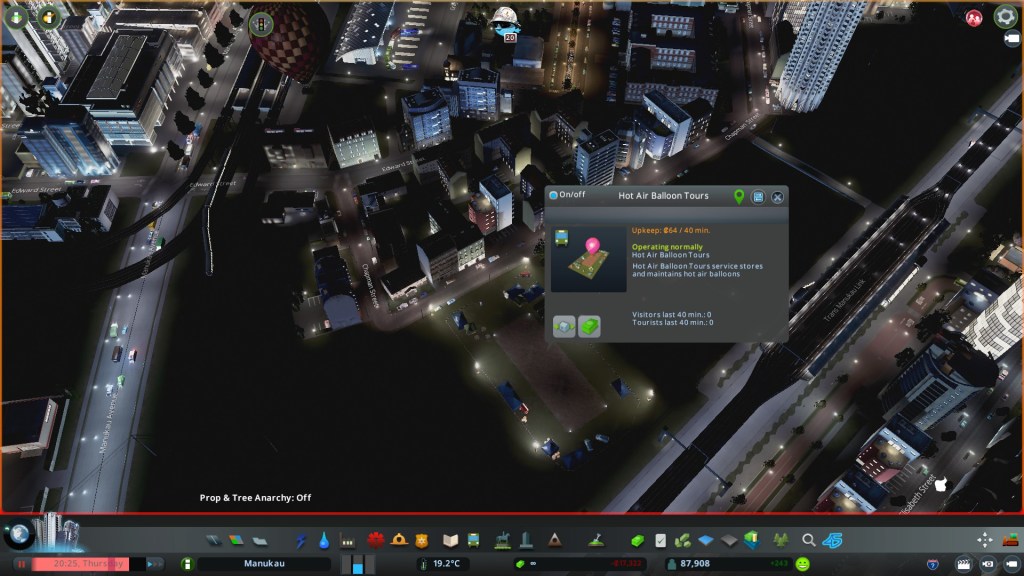Open the traffic light tool button
Viewport: 1024px width, 576px height.
tap(261, 22)
